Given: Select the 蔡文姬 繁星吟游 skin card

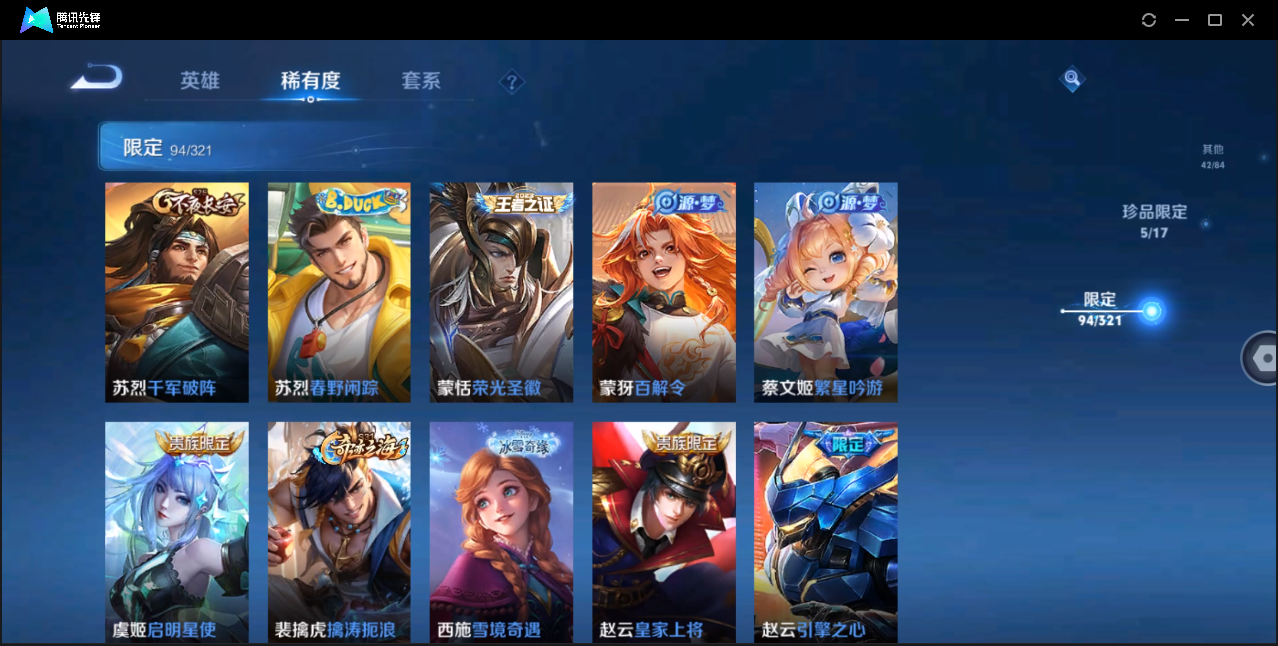Looking at the screenshot, I should click(825, 292).
